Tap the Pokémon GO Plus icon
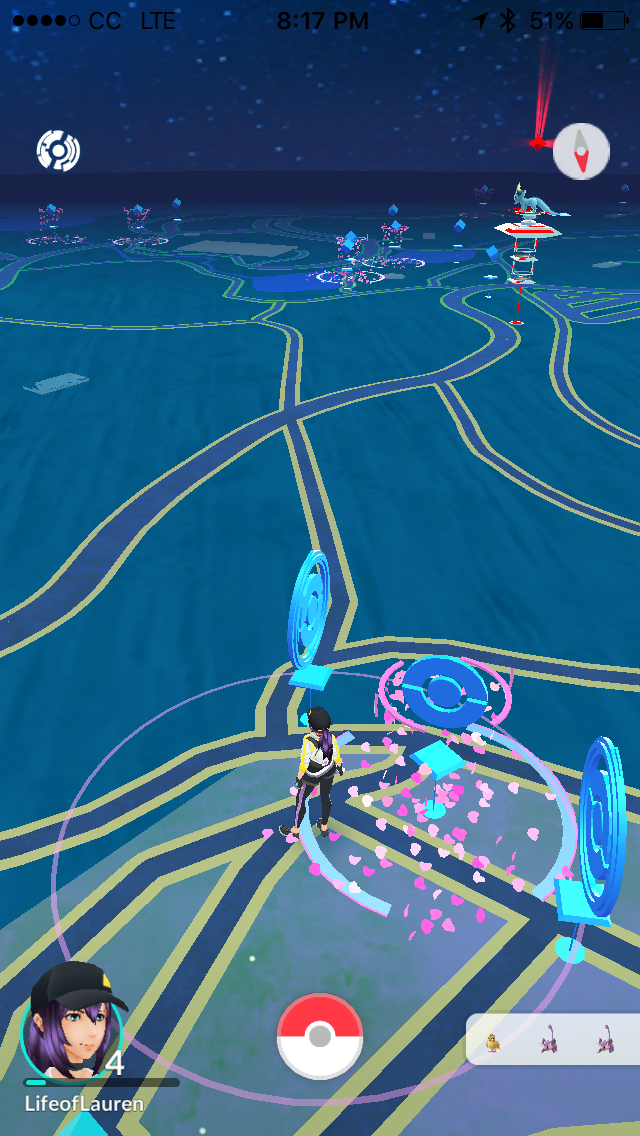Image resolution: width=640 pixels, height=1136 pixels. click(x=58, y=151)
